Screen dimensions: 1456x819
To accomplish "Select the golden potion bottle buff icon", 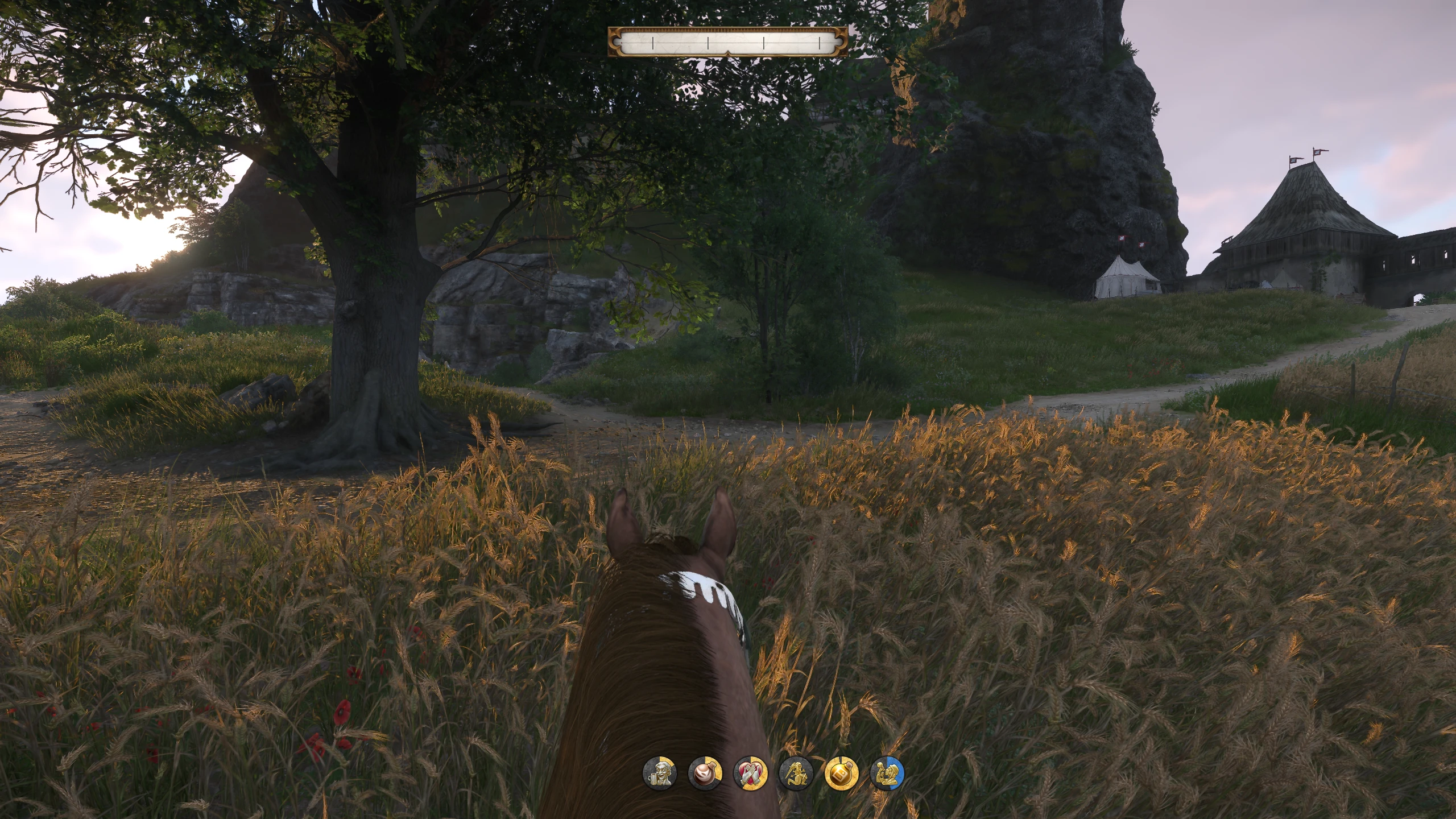I will point(841,773).
